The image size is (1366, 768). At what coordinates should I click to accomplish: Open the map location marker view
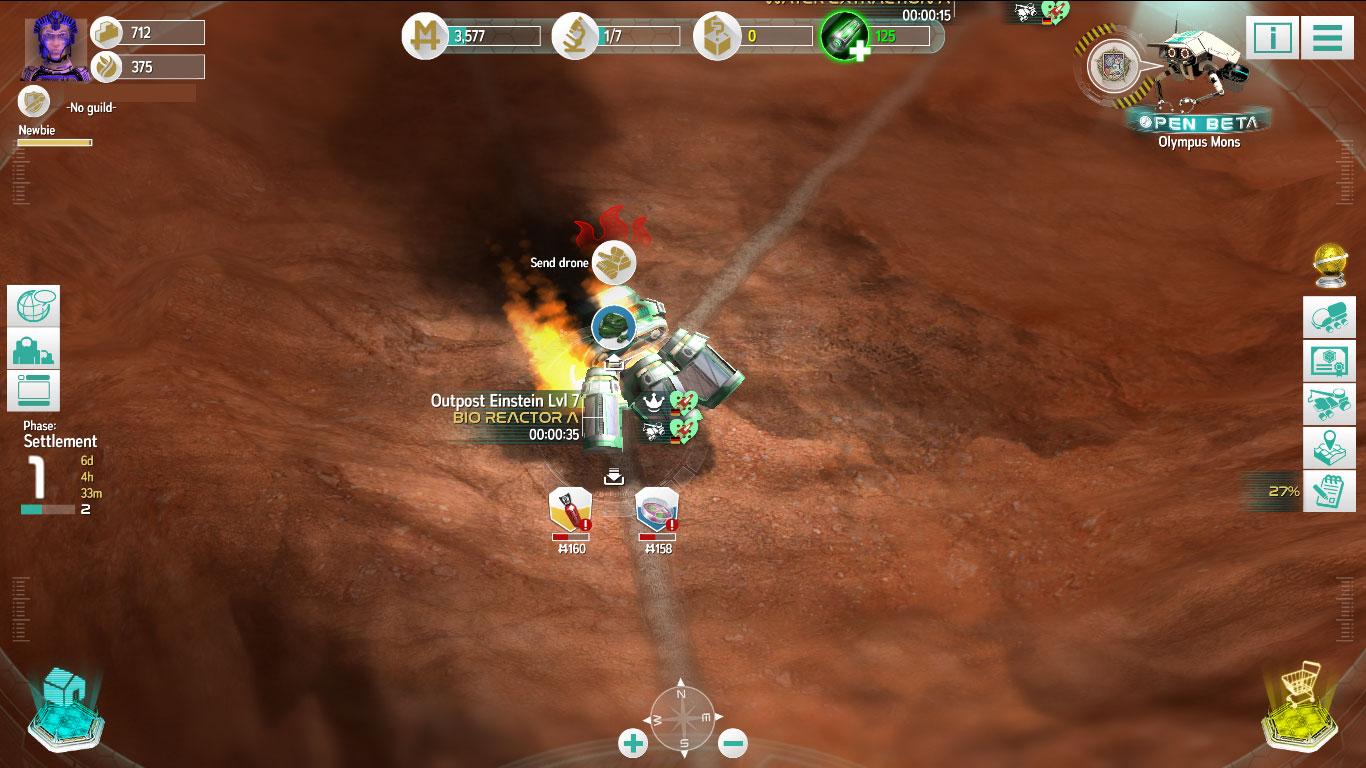tap(1329, 447)
